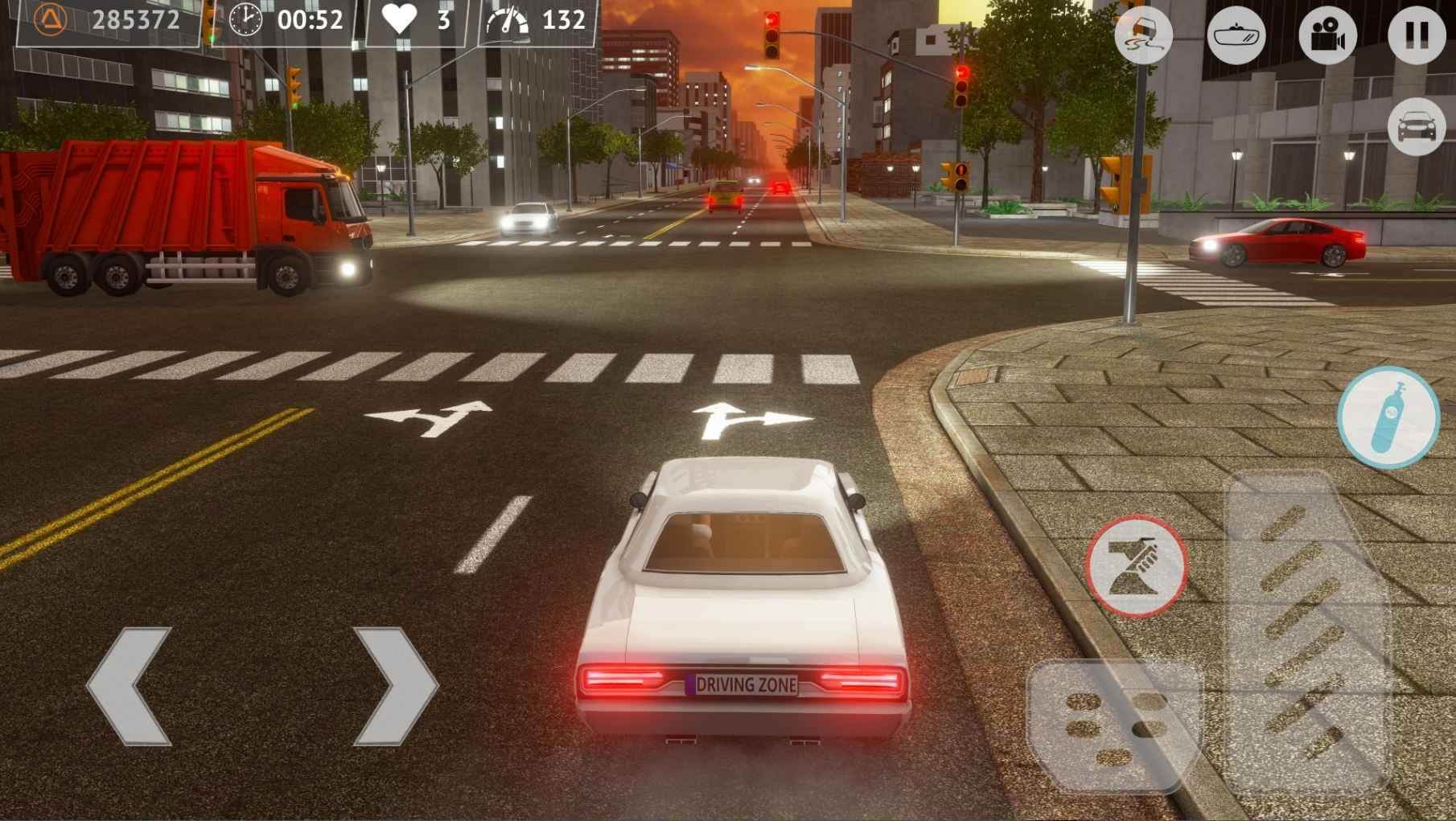The height and width of the screenshot is (821, 1456).
Task: Steer left with the left arrow
Action: pyautogui.click(x=130, y=686)
